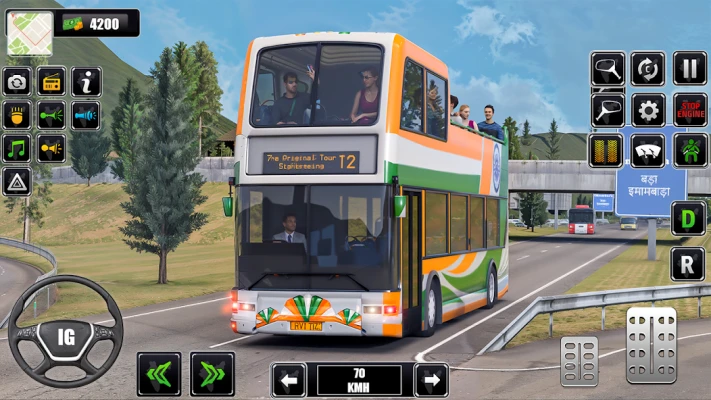
Task: Turn on the radio
Action: [52, 81]
